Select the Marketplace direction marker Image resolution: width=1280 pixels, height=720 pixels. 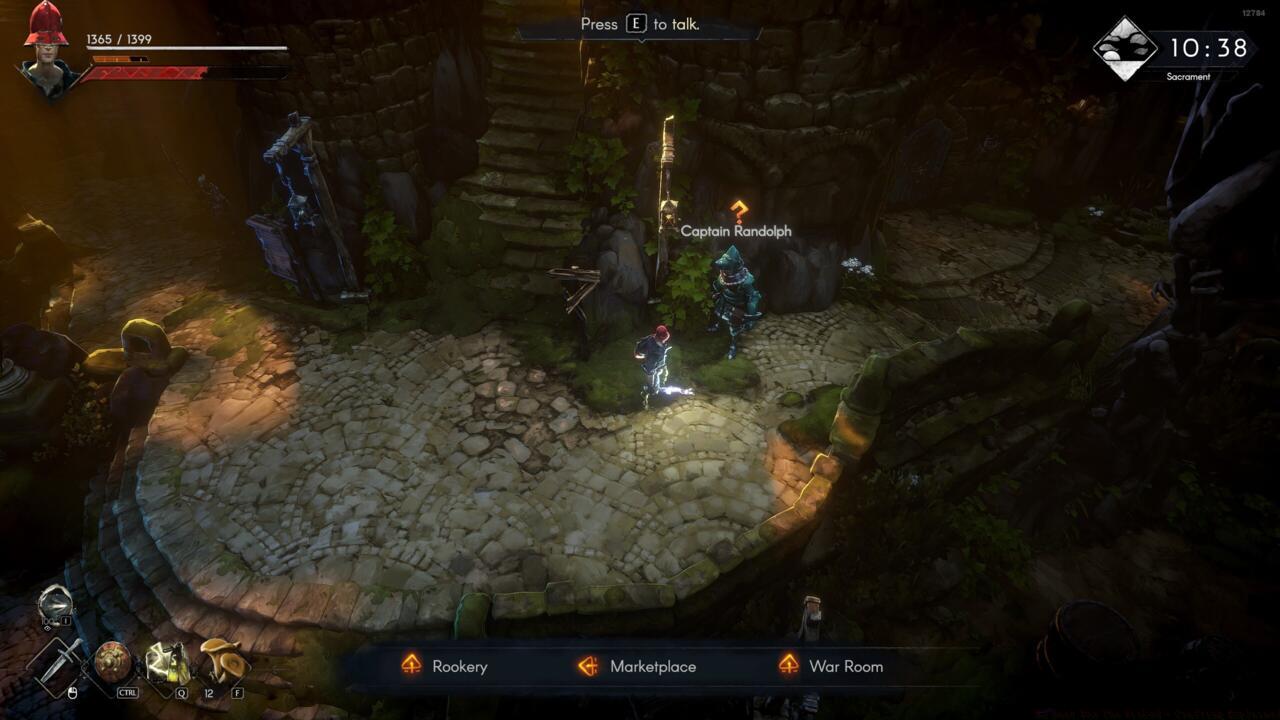pyautogui.click(x=588, y=666)
